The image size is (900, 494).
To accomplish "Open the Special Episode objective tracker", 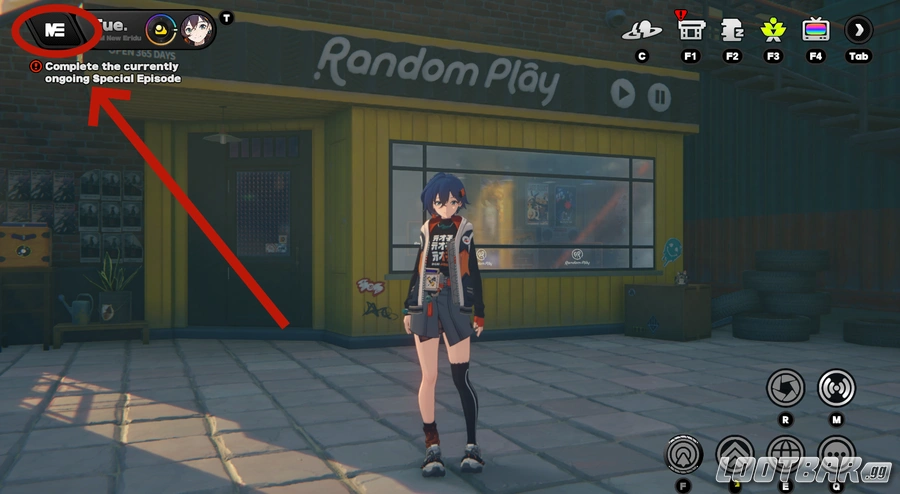I will tap(105, 72).
